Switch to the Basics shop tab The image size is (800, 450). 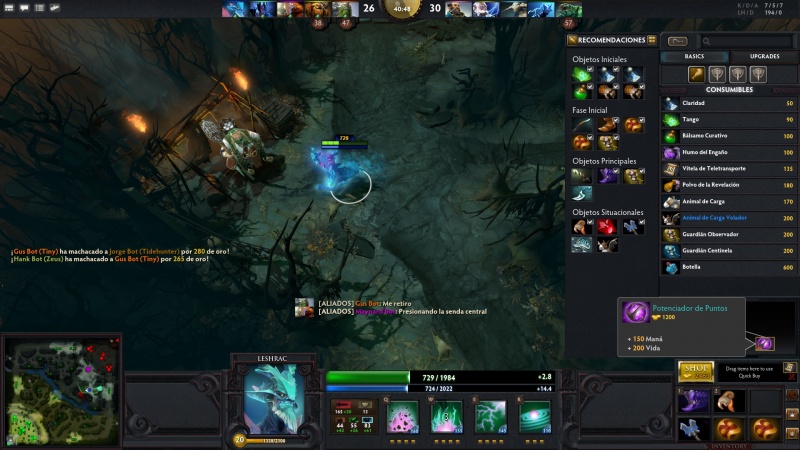pyautogui.click(x=694, y=57)
